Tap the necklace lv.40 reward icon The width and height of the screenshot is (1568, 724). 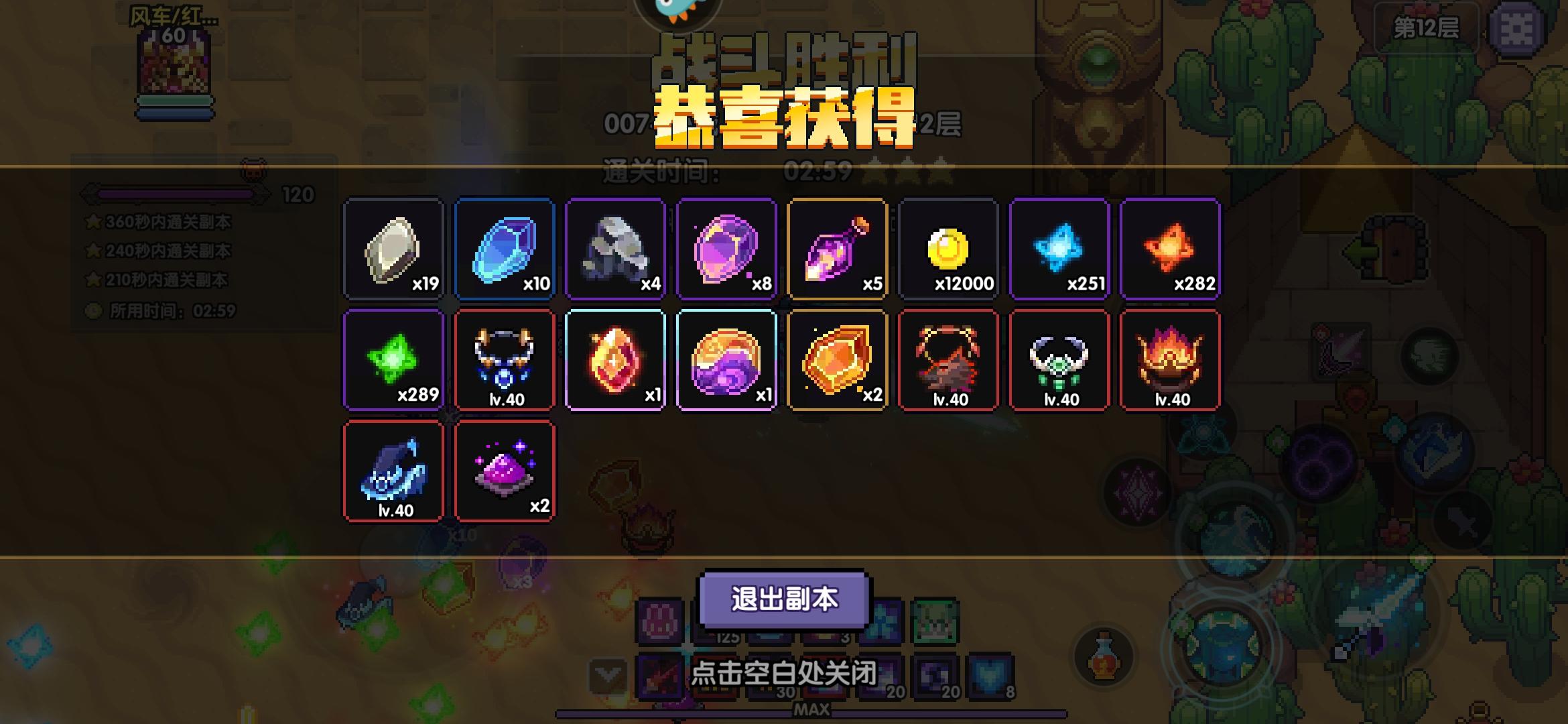pyautogui.click(x=505, y=362)
